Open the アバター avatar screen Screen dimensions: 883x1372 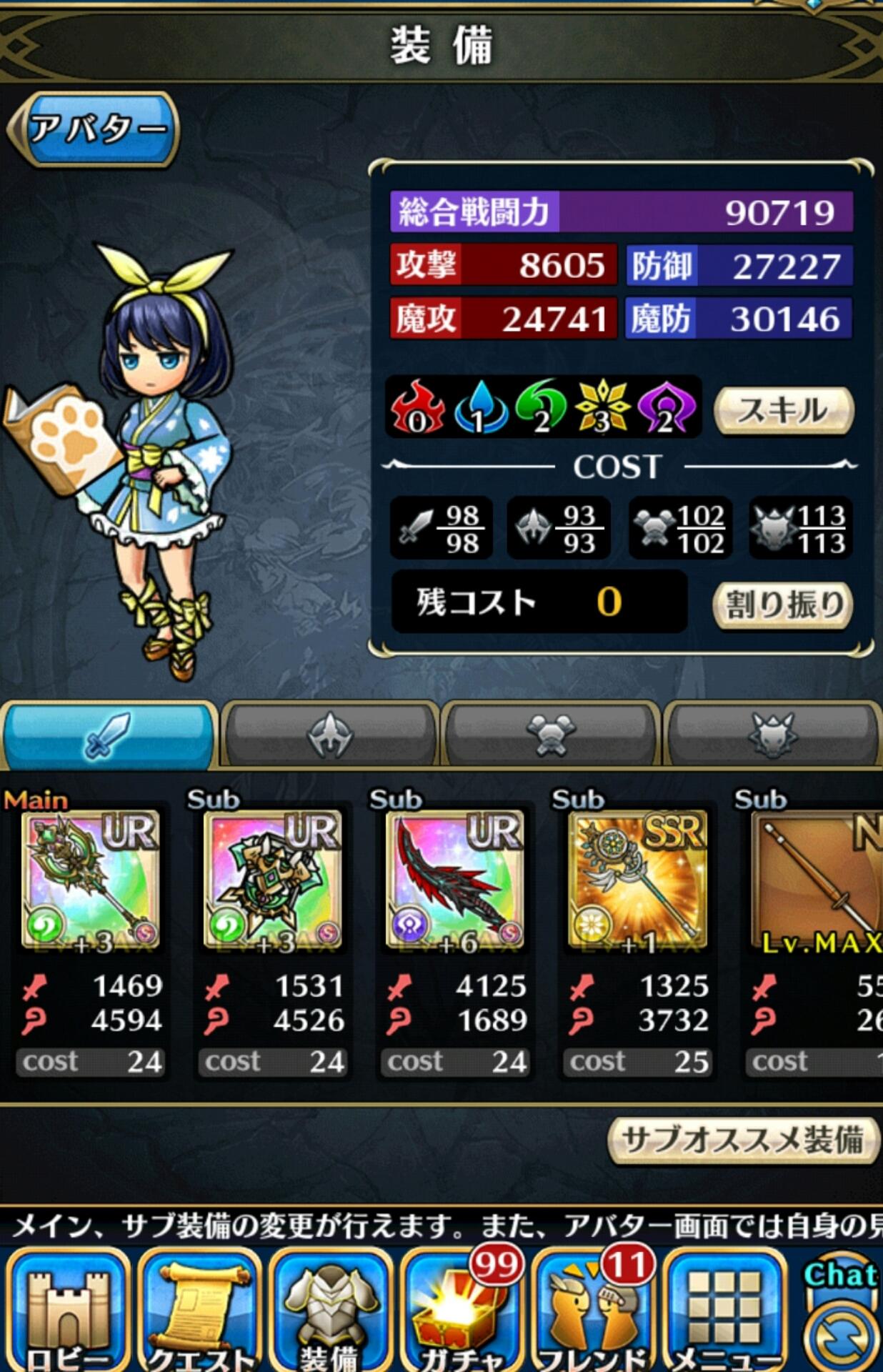tap(94, 129)
